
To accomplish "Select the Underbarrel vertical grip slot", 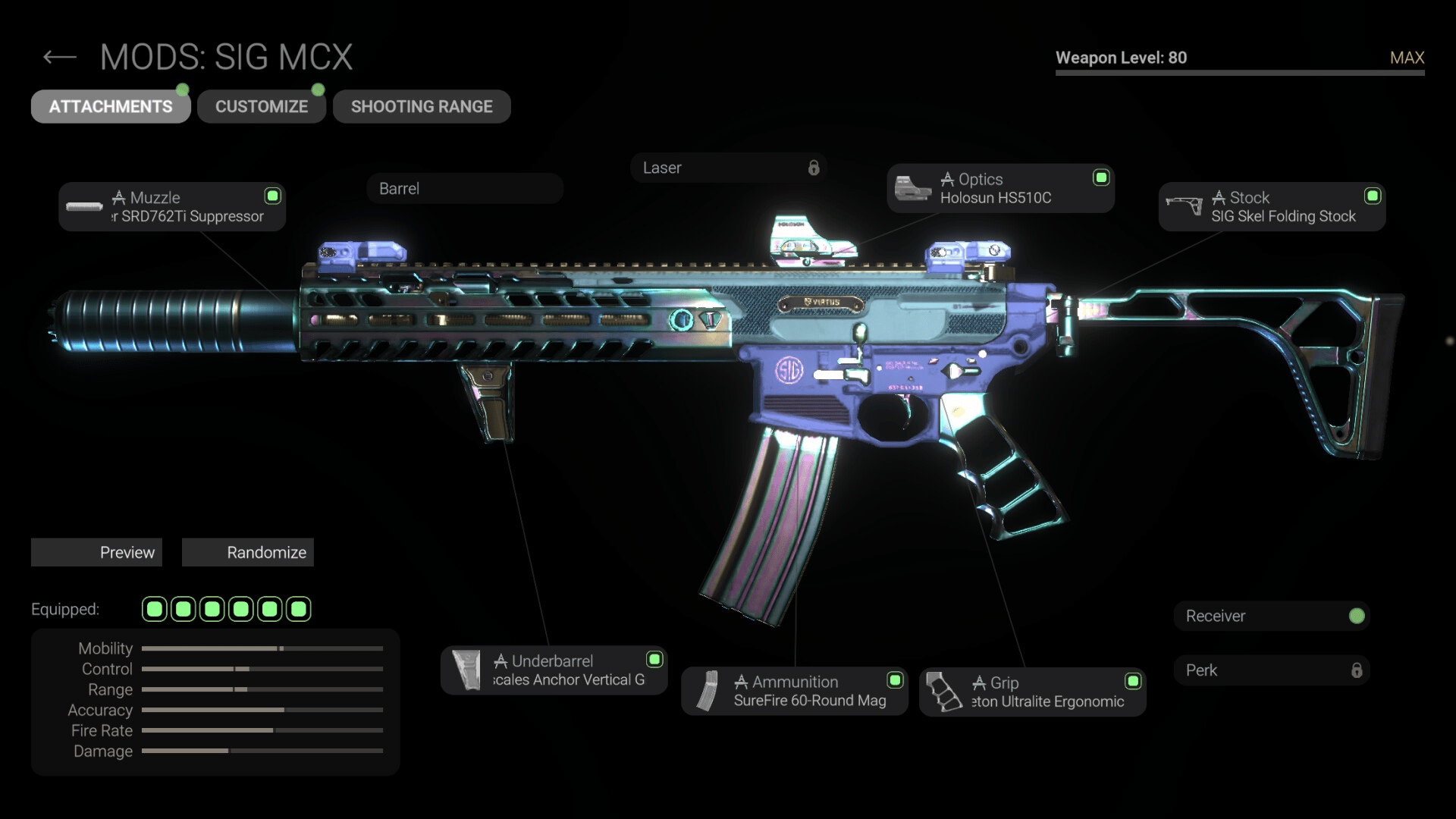I will click(x=554, y=670).
